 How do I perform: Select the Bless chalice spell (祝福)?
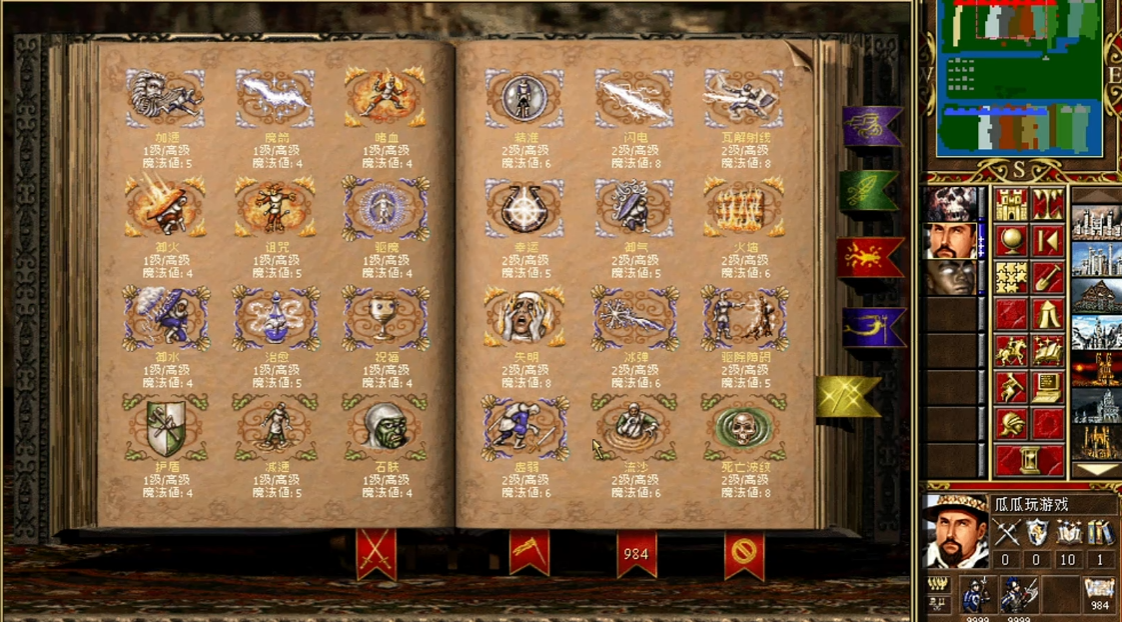[x=385, y=318]
